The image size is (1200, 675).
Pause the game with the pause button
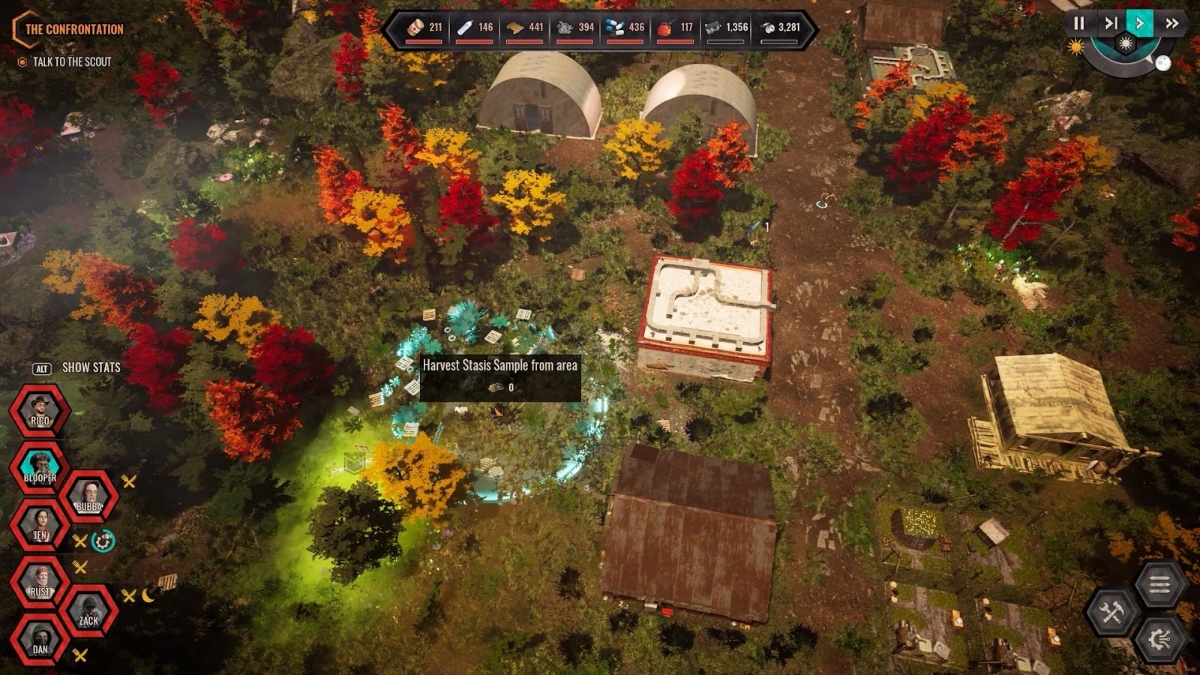(x=1079, y=23)
